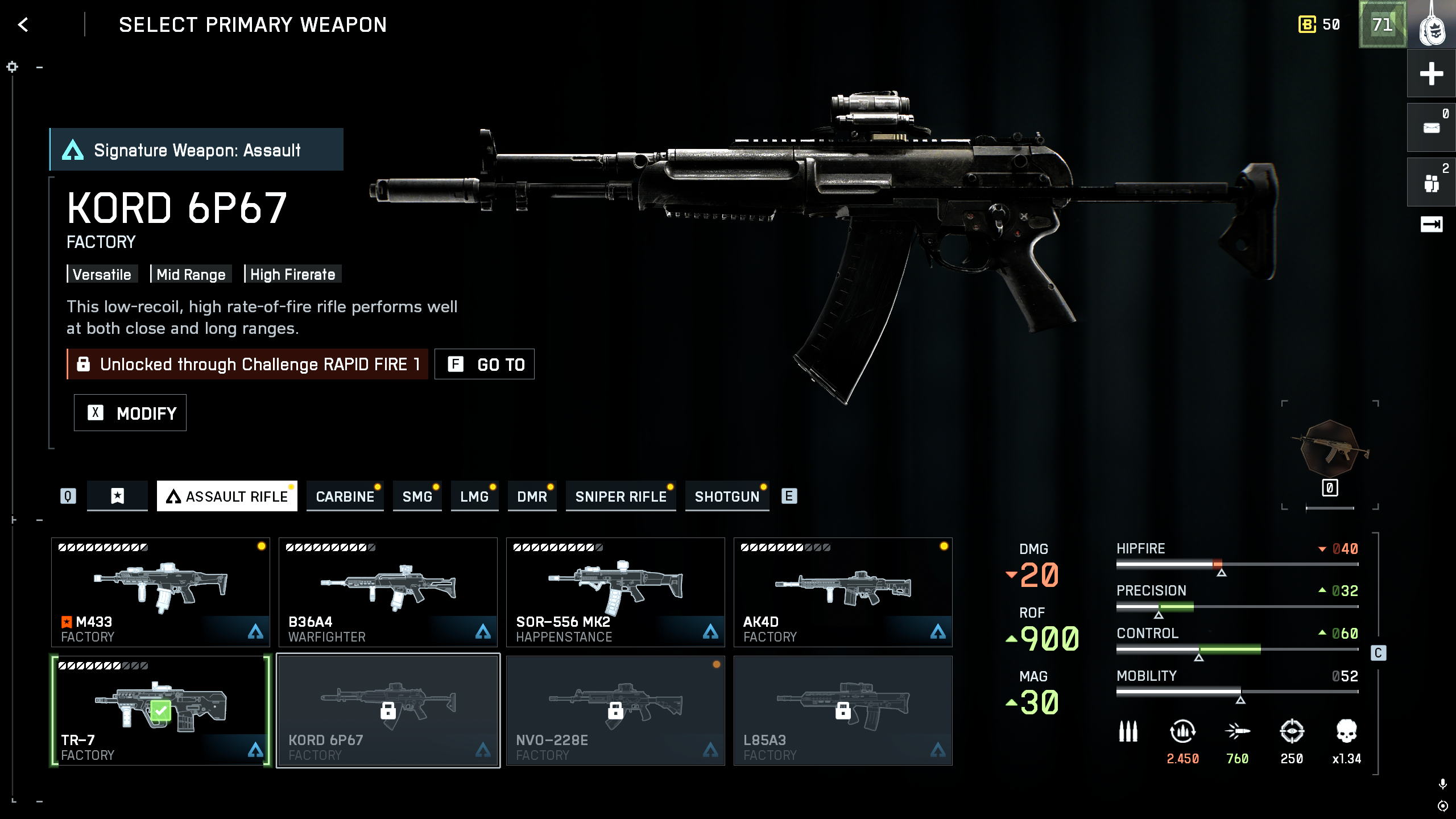The width and height of the screenshot is (1456, 819).
Task: Go to the RAPID FIRE 1 challenge
Action: click(485, 364)
